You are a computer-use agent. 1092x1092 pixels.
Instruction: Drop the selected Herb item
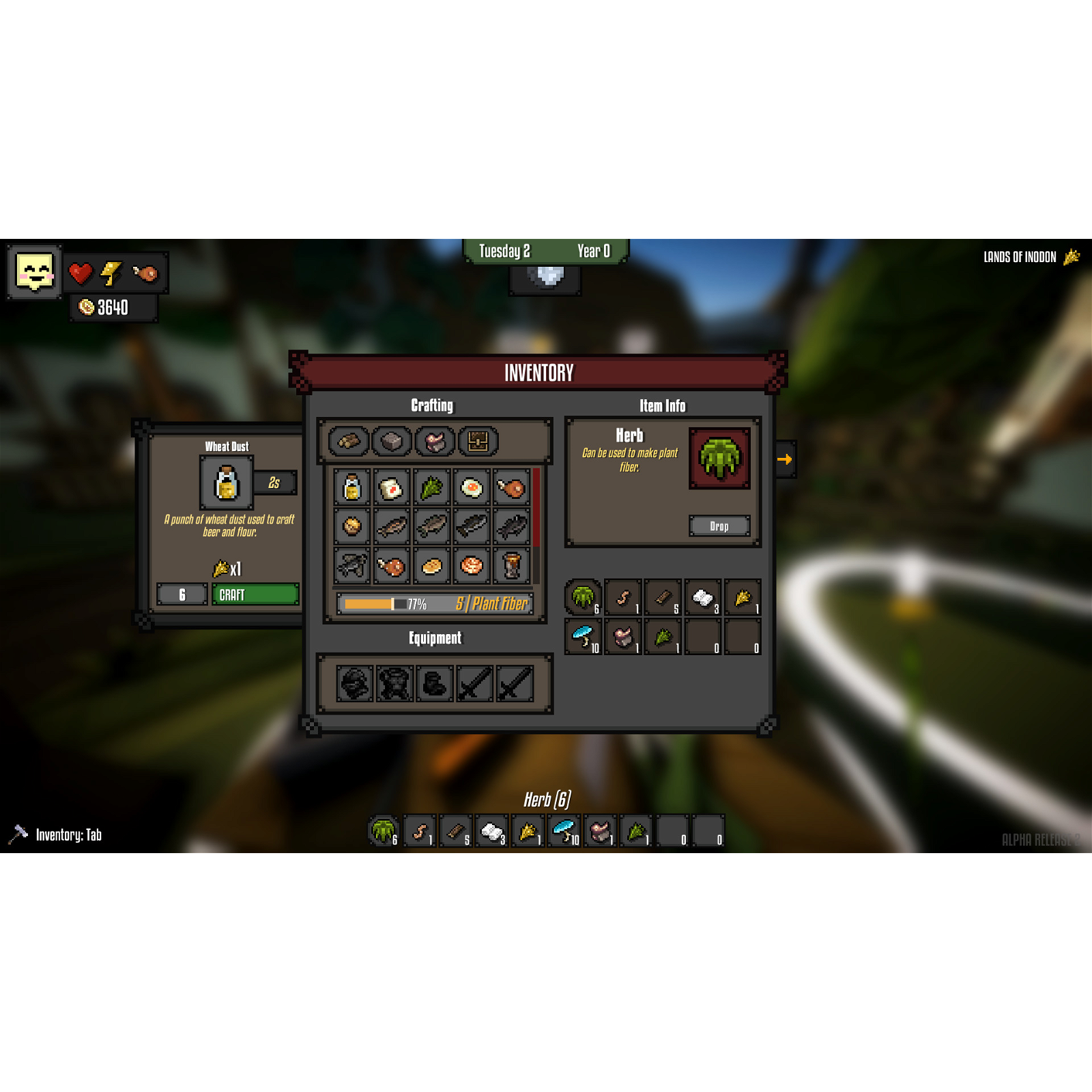tap(719, 526)
